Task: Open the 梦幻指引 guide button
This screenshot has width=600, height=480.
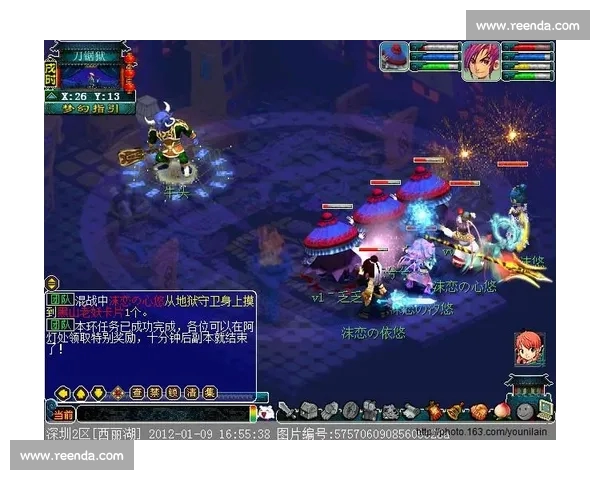Action: [92, 108]
